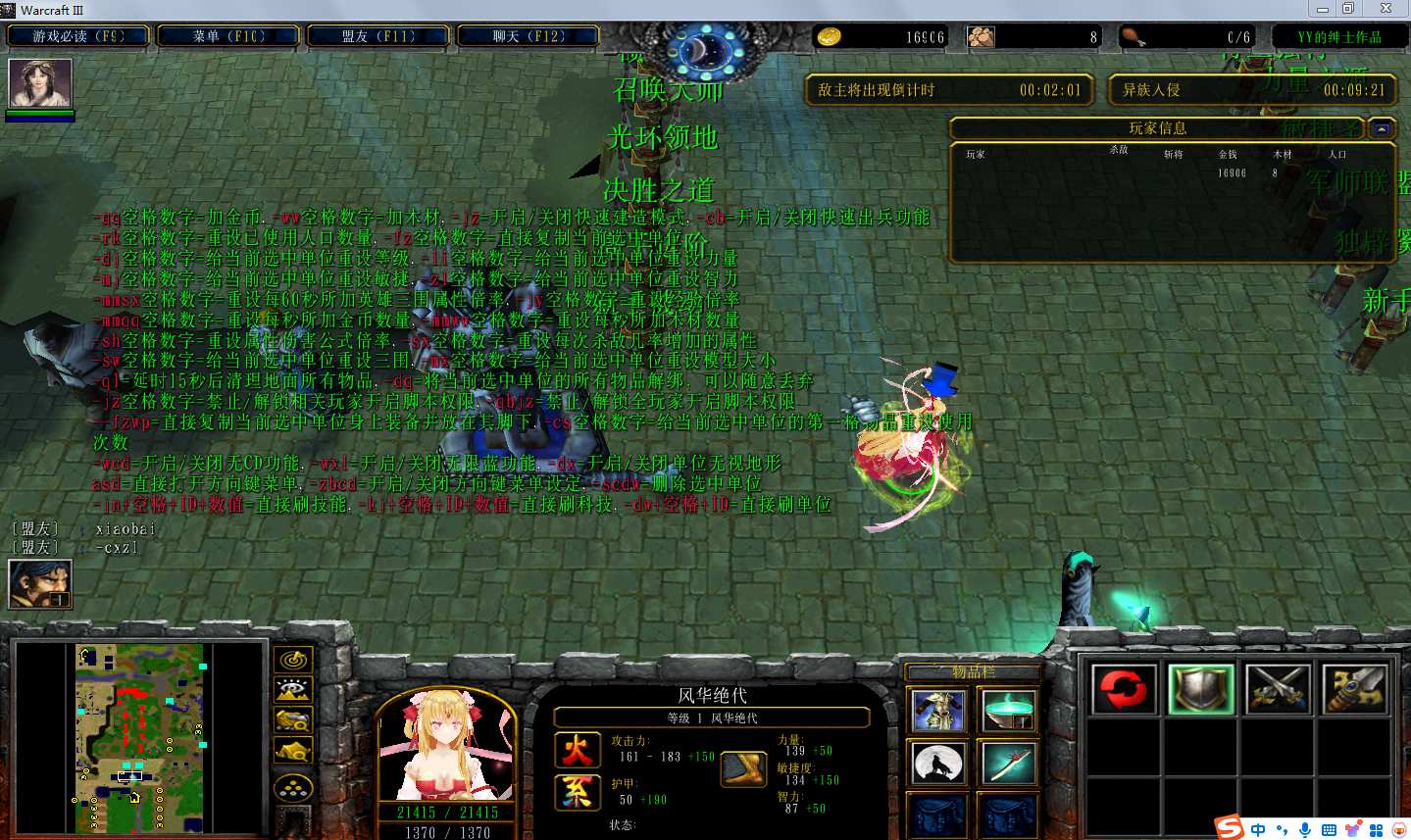Click the blonde hero's 3D portrait
Screen dimensions: 1411x840
tap(446, 747)
